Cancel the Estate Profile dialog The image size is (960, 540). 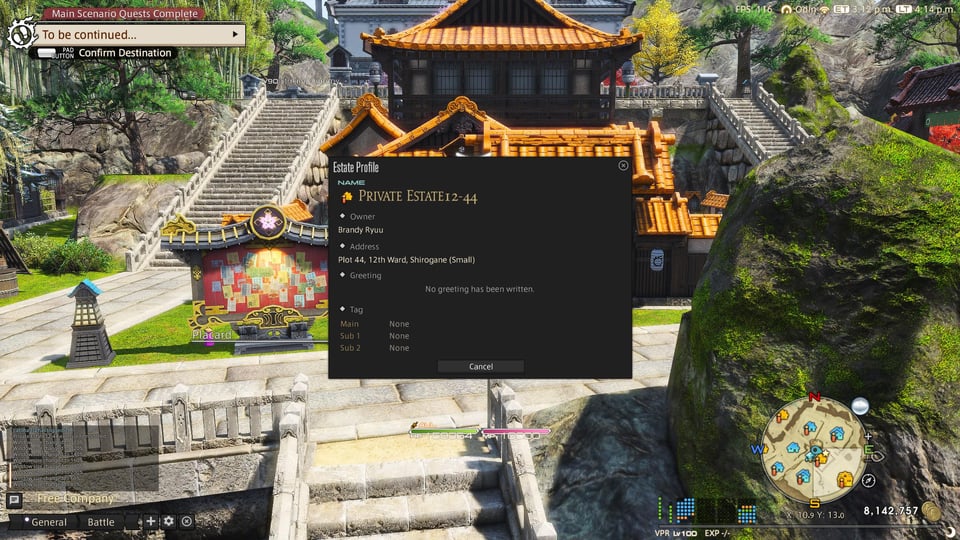pos(480,367)
